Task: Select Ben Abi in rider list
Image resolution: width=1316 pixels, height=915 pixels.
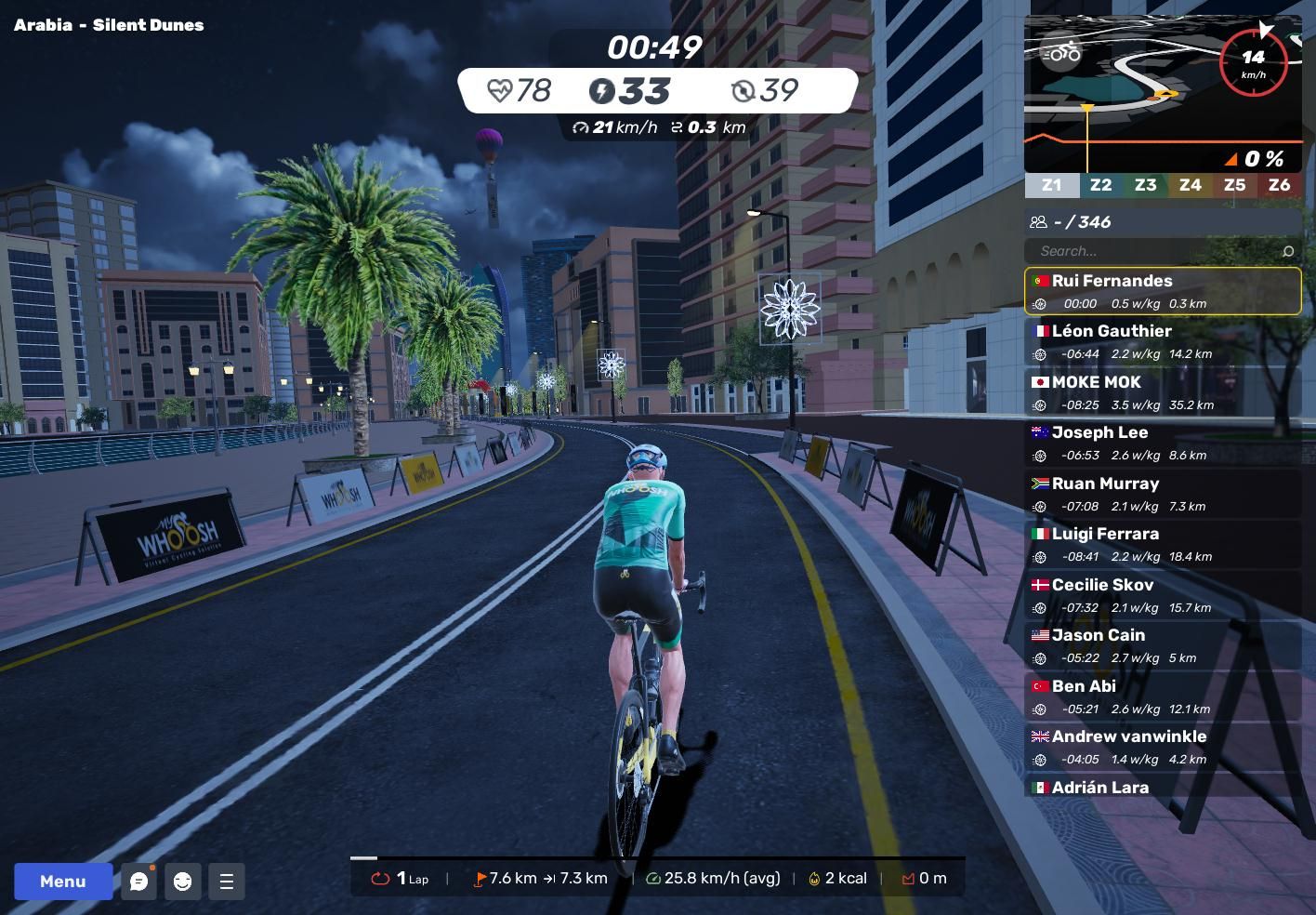Action: (x=1163, y=696)
